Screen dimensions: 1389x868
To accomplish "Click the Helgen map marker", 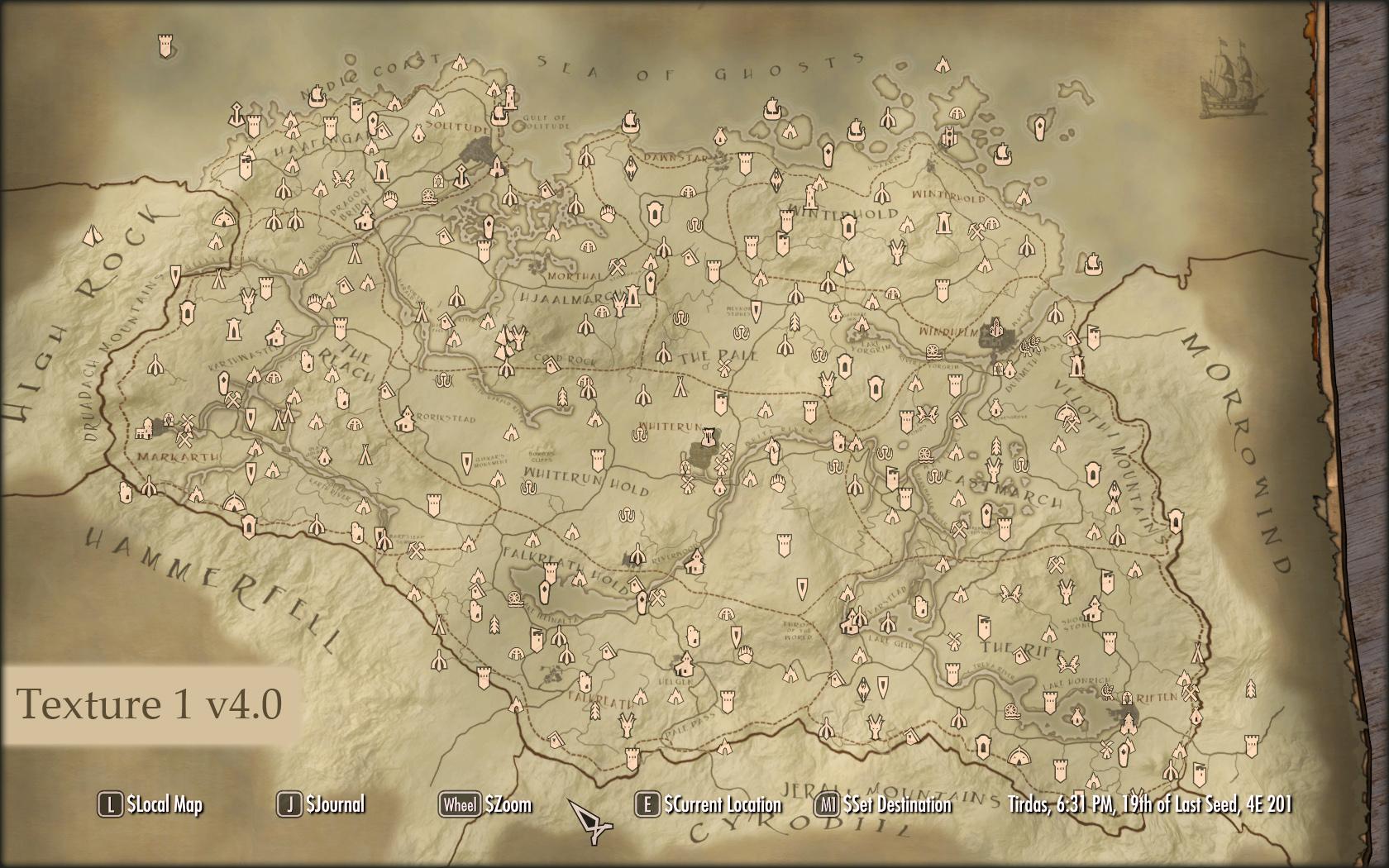I will pyautogui.click(x=685, y=665).
